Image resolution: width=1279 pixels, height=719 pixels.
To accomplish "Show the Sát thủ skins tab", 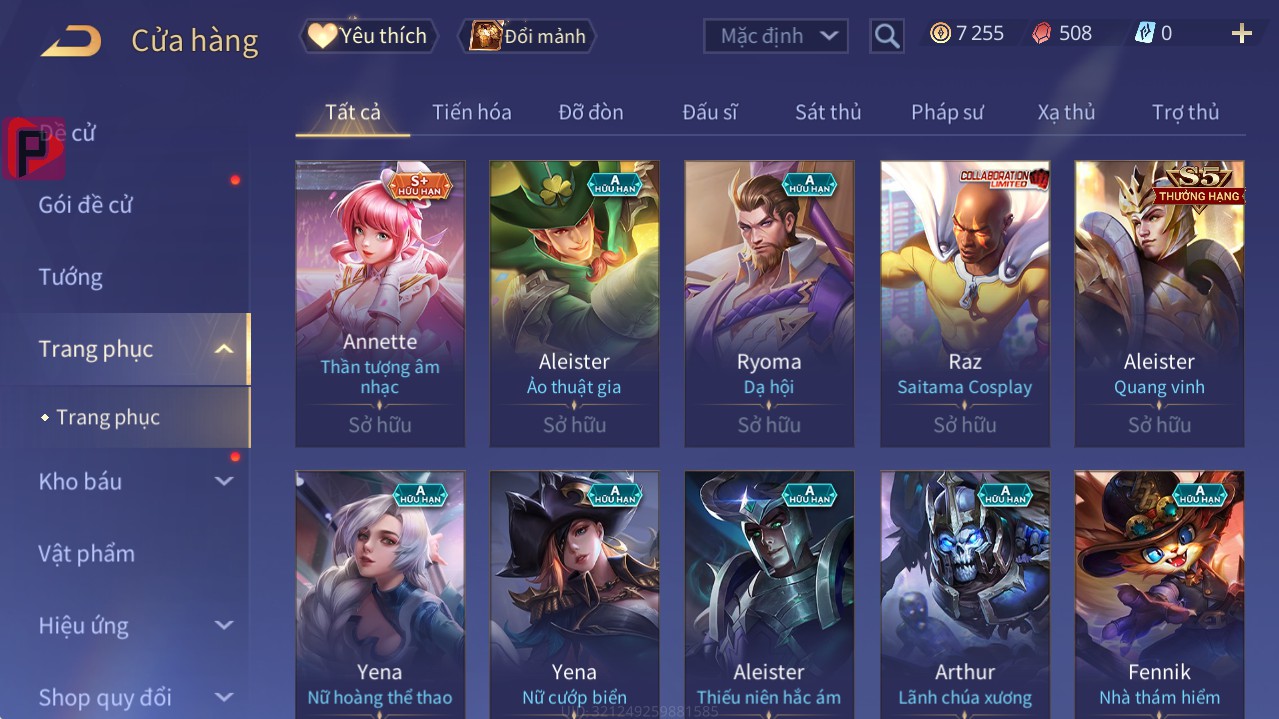I will (x=828, y=112).
